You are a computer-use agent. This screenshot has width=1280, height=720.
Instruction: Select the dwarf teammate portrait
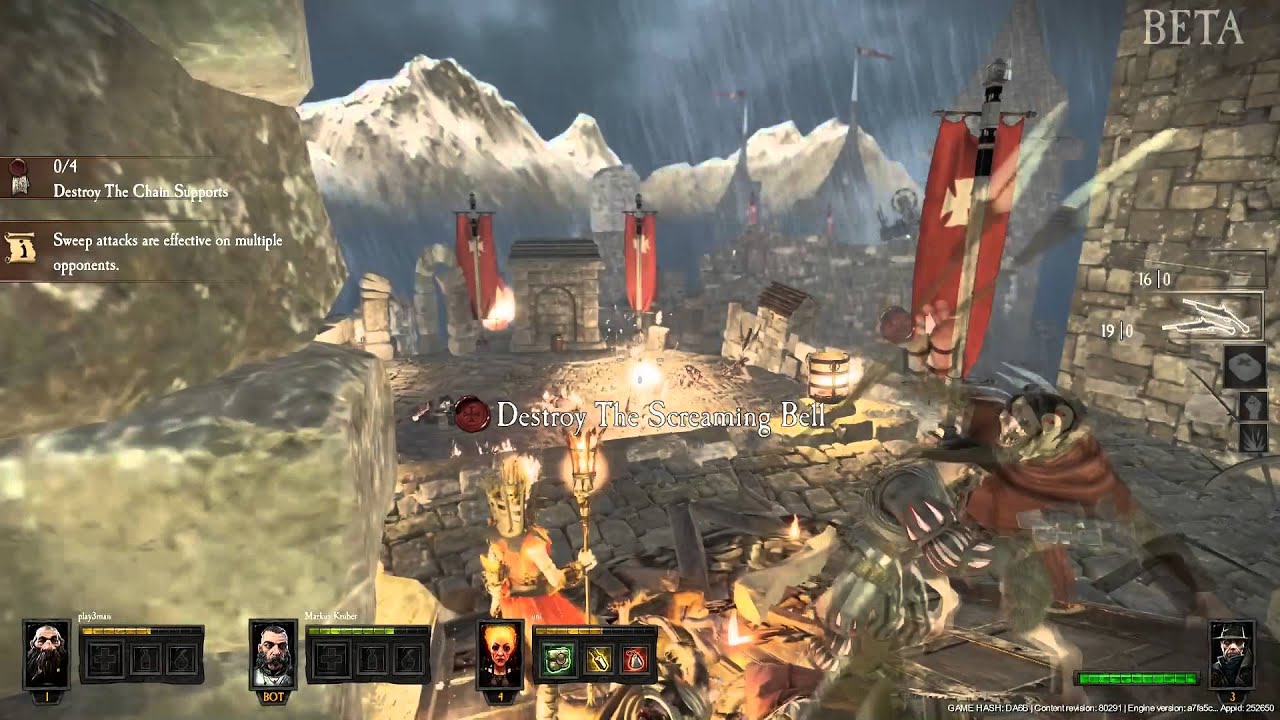(x=46, y=654)
